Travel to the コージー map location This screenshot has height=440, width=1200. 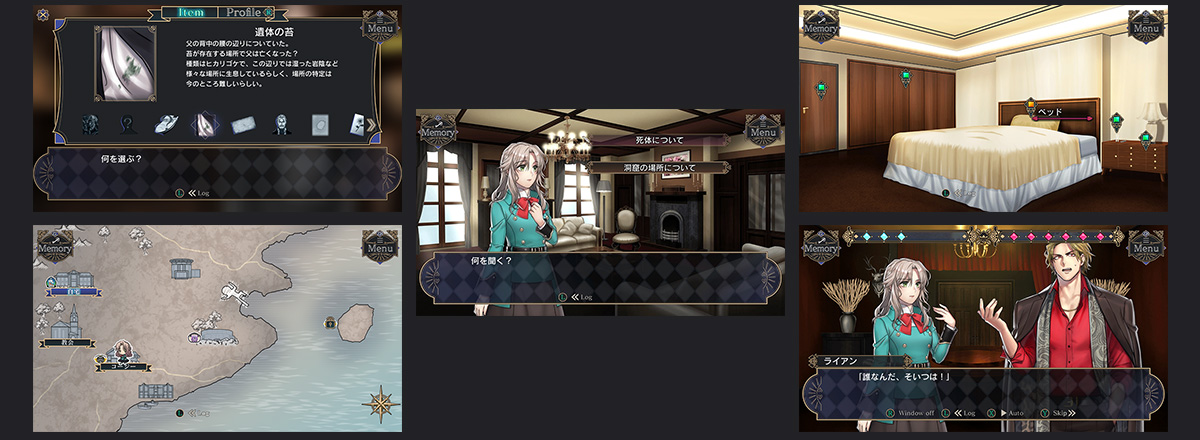click(124, 365)
